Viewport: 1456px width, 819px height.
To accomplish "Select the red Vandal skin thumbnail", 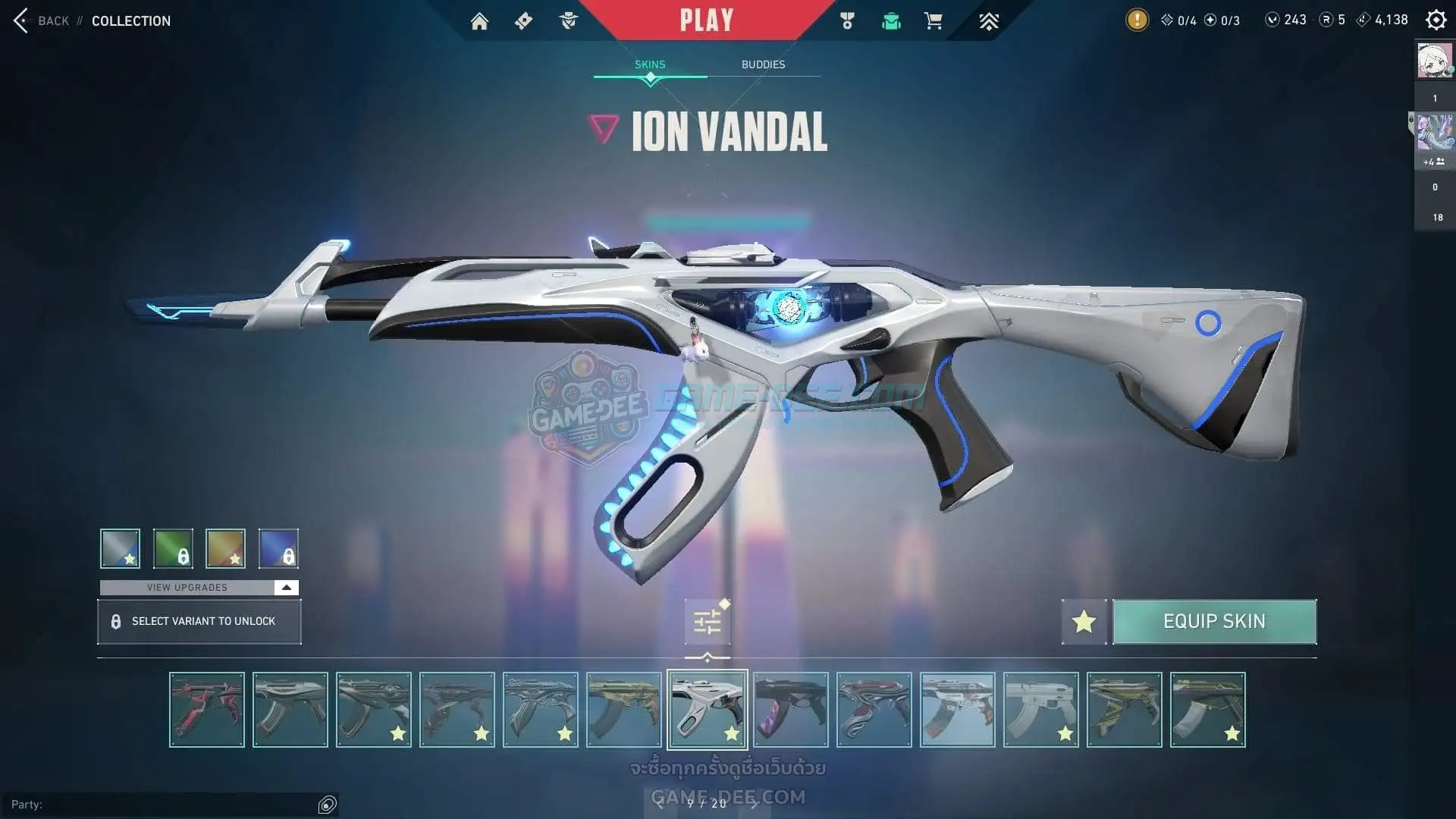I will click(x=207, y=710).
